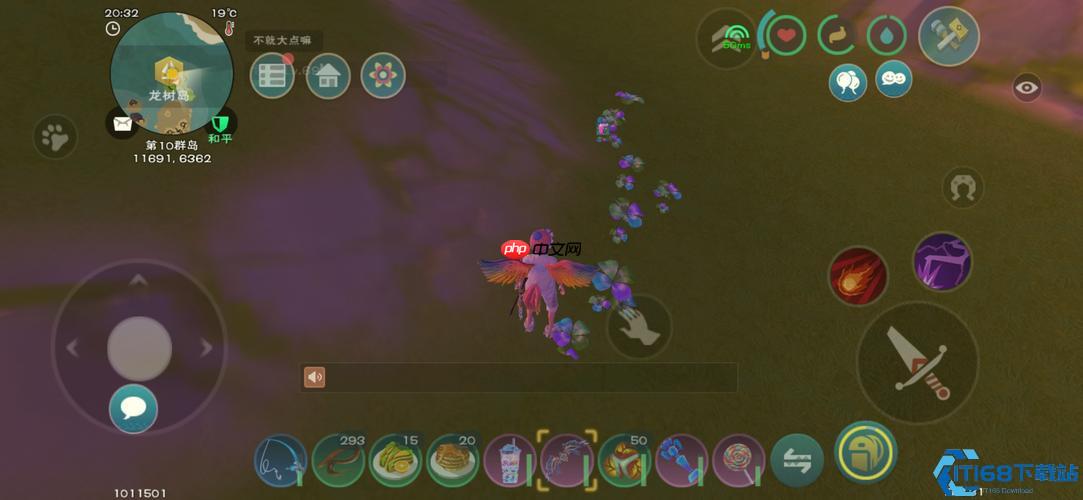Viewport: 1083px width, 500px height.
Task: Open the smiley faces emote chat
Action: click(x=893, y=78)
